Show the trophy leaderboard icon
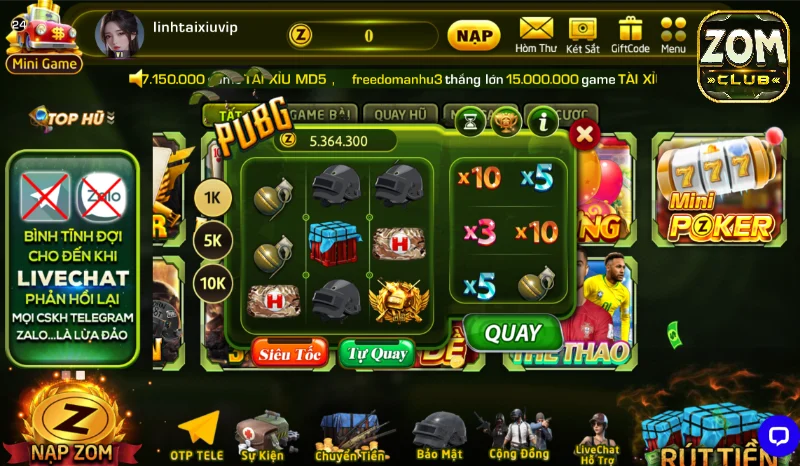This screenshot has width=800, height=466. tap(506, 122)
